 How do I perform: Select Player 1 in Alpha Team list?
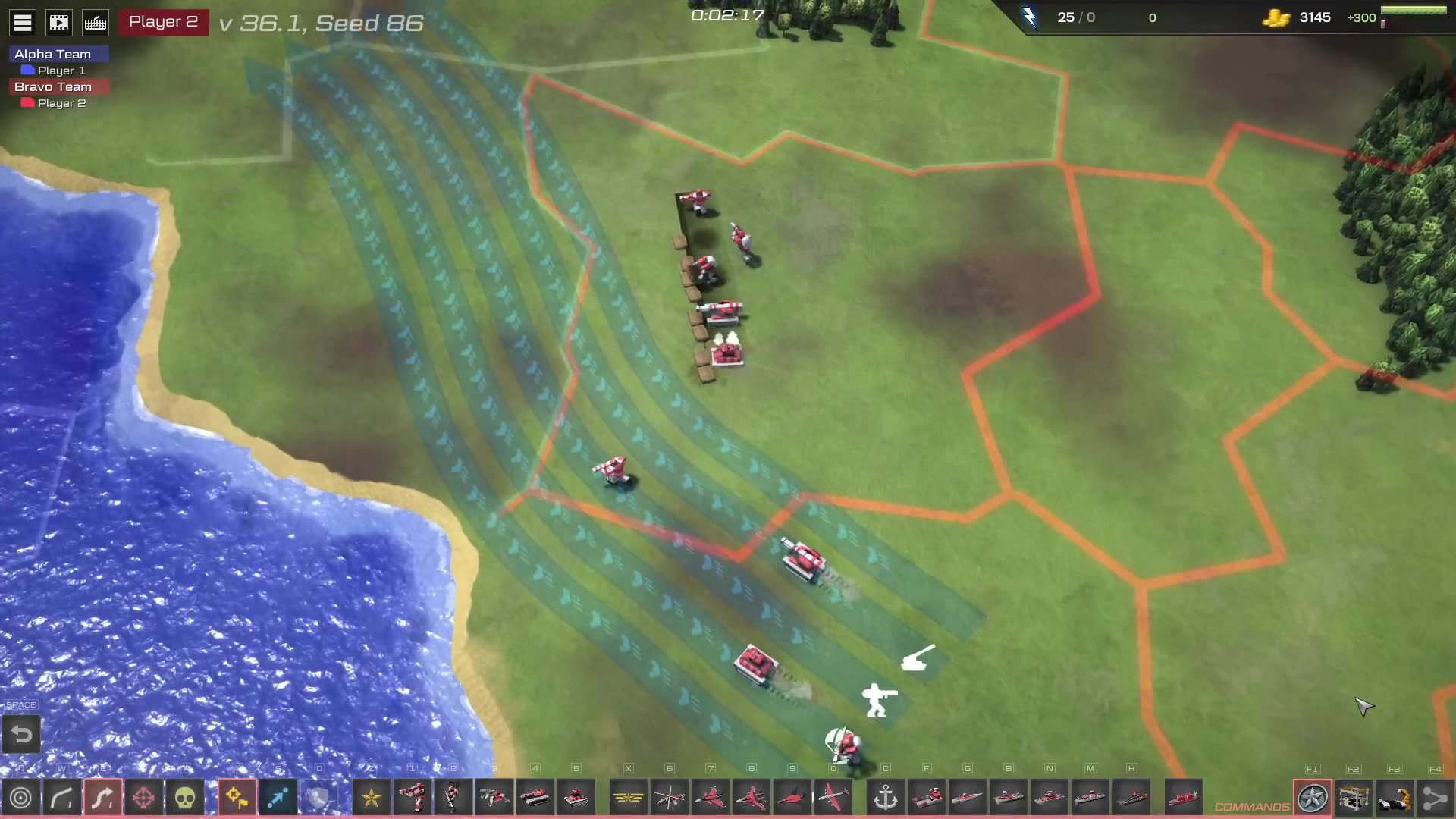(x=61, y=71)
